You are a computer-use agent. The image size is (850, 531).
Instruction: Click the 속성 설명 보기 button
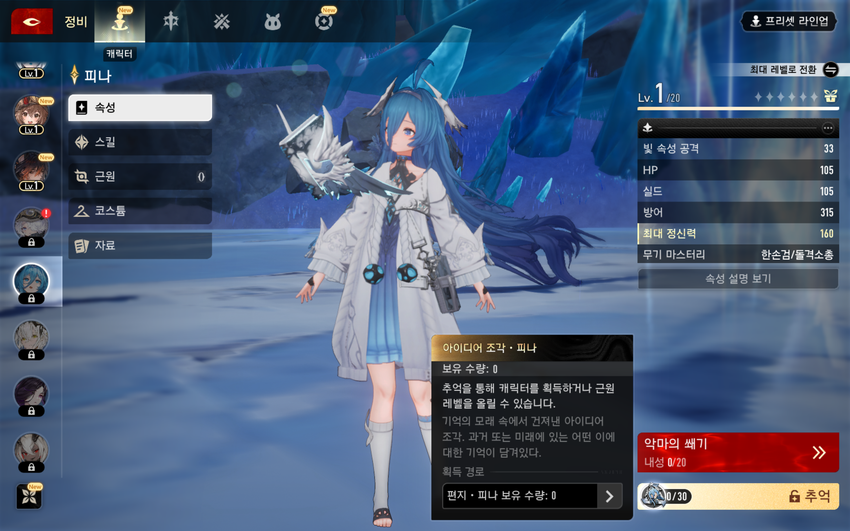point(738,279)
